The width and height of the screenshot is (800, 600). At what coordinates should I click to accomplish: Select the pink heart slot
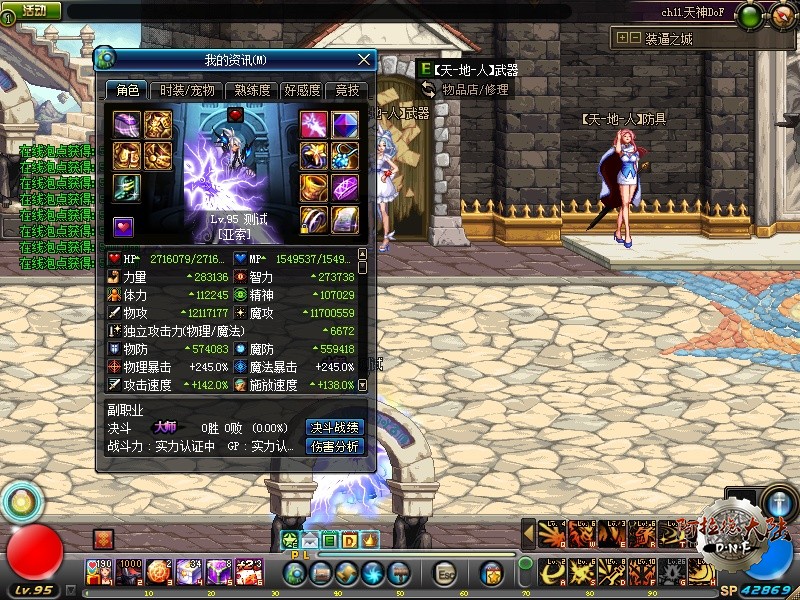point(123,225)
